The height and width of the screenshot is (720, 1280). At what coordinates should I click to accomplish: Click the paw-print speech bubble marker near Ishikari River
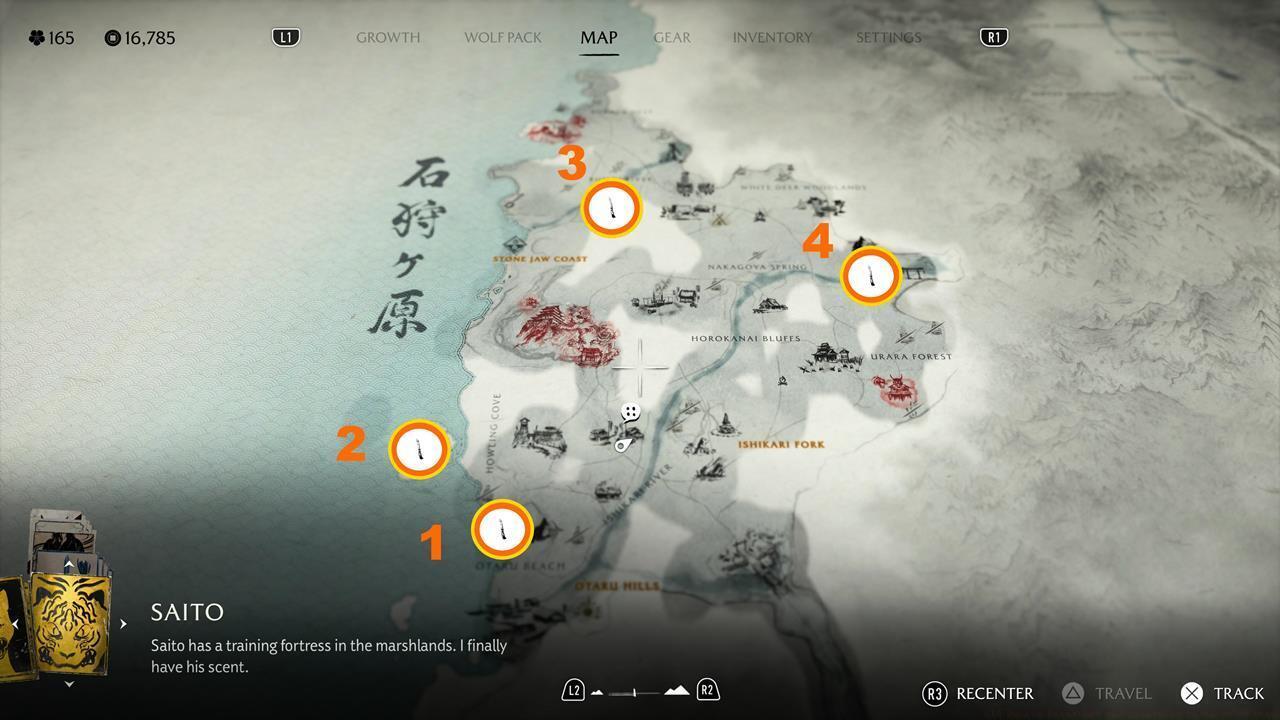(630, 411)
